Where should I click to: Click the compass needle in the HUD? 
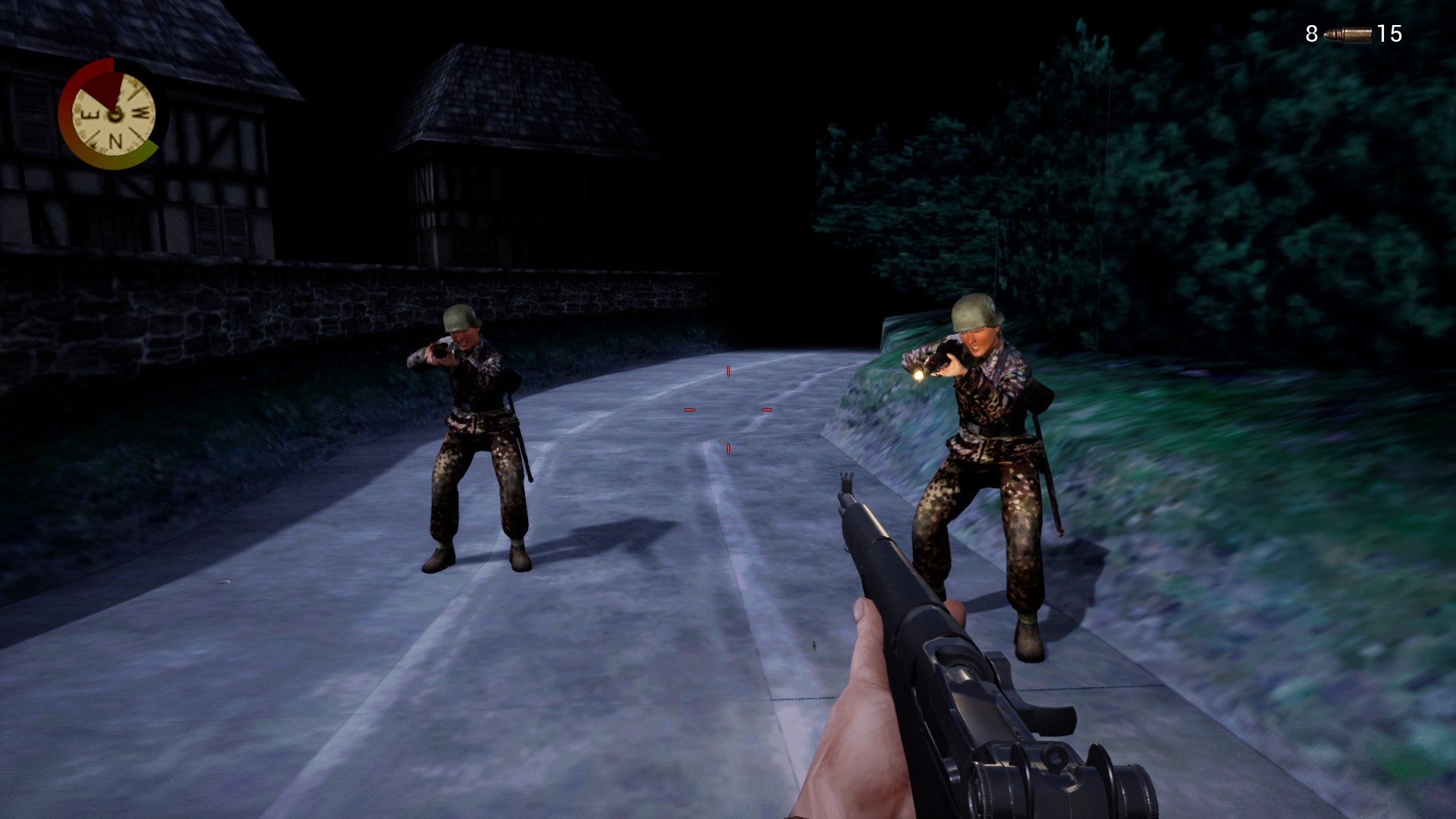[105, 90]
